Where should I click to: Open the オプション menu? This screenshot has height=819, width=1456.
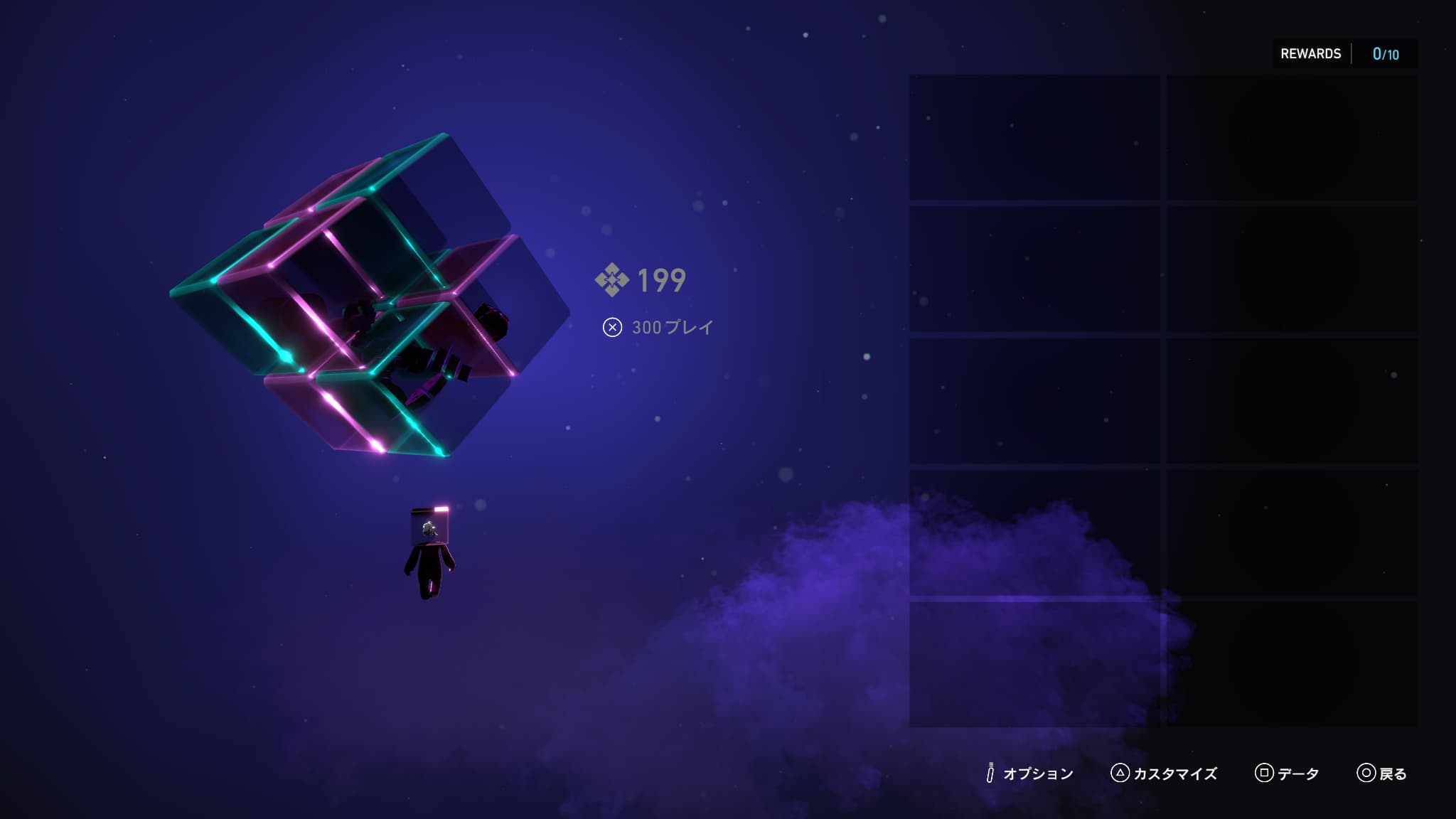(1029, 773)
